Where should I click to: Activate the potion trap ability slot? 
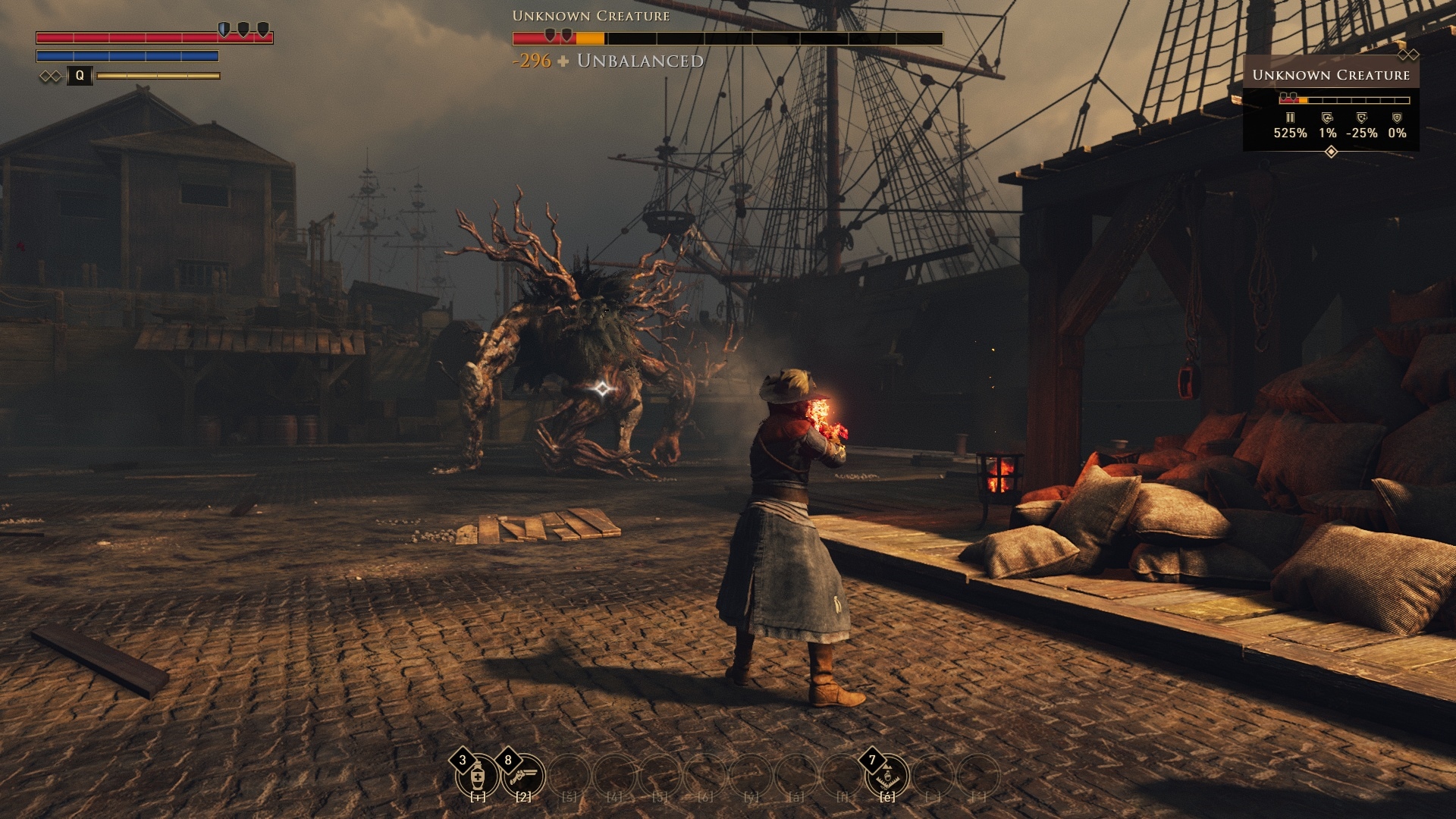(887, 777)
